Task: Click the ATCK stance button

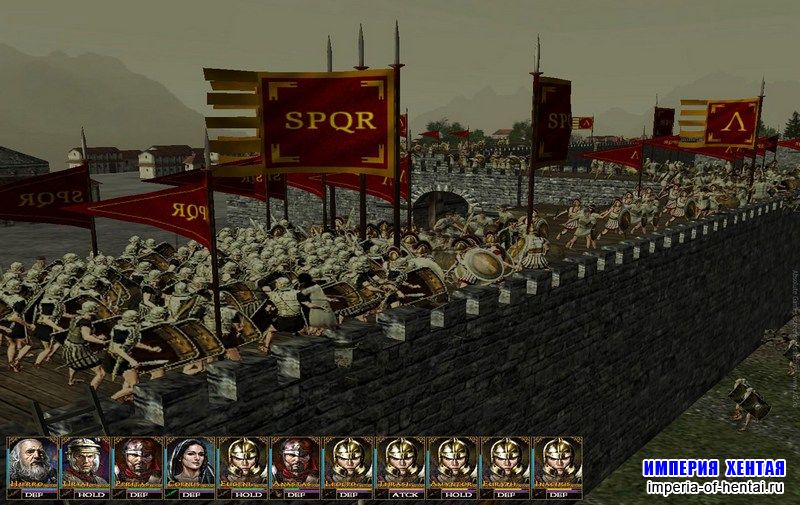Action: (400, 494)
